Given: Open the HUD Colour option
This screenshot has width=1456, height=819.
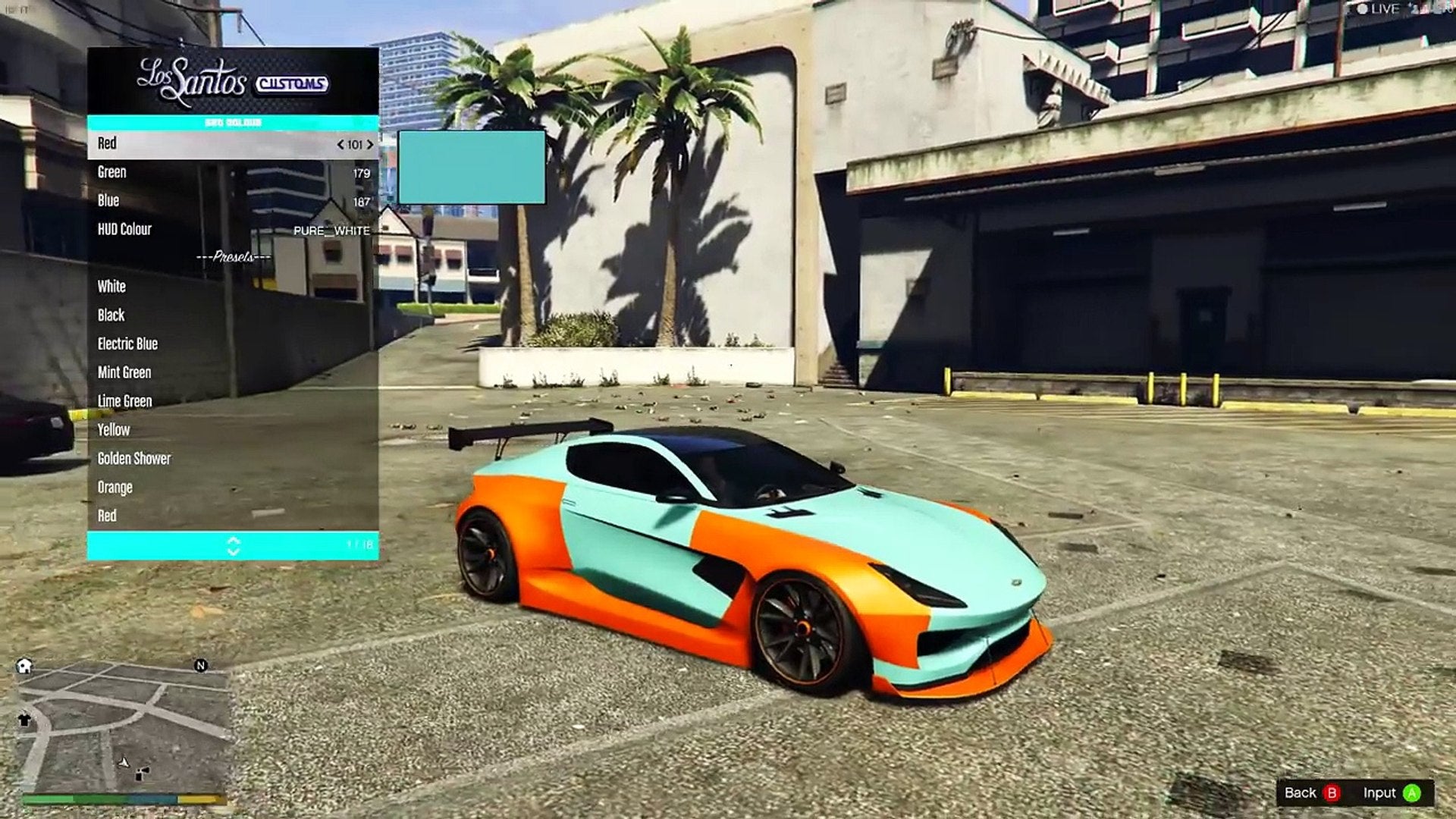Looking at the screenshot, I should (232, 230).
